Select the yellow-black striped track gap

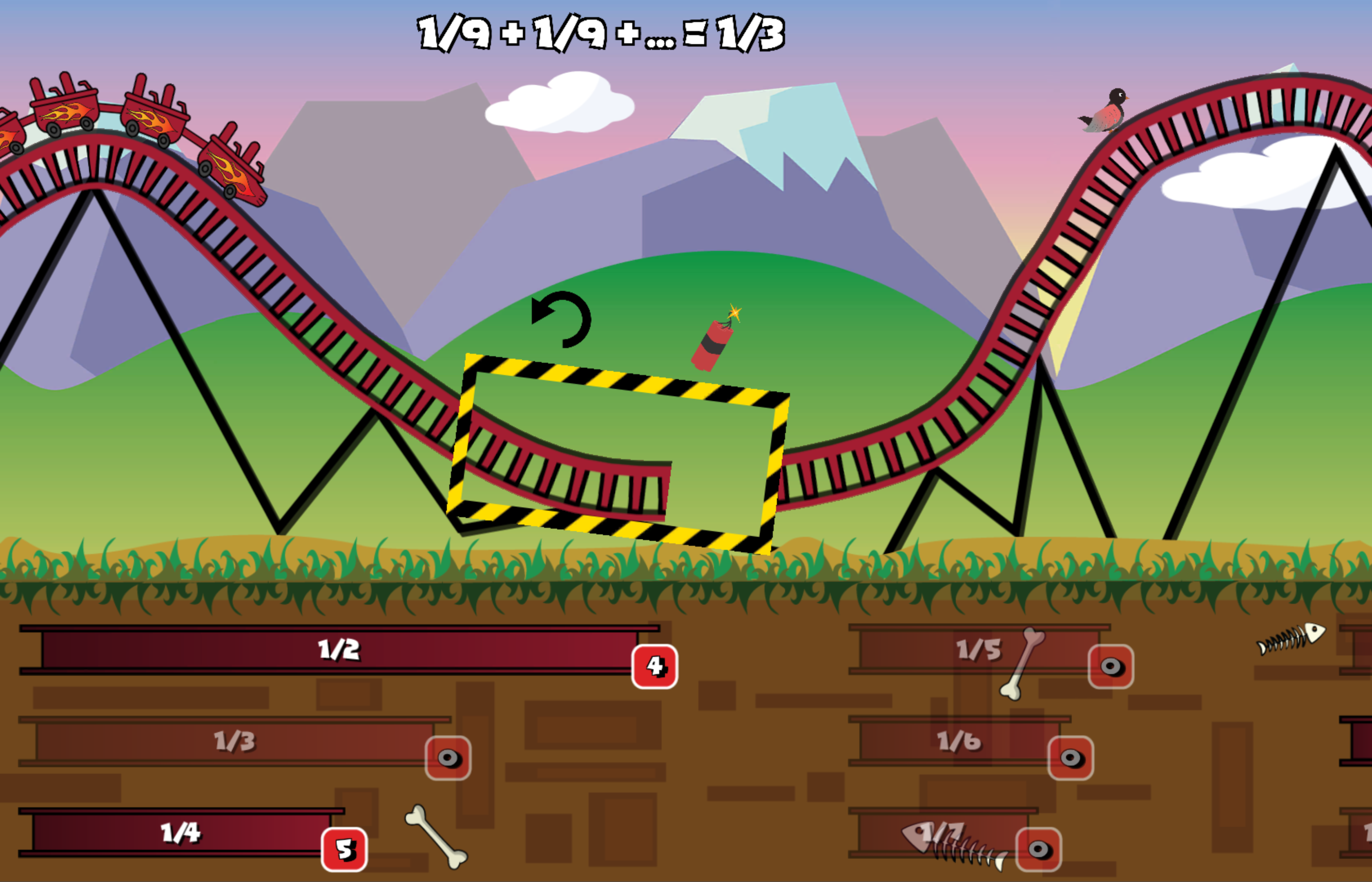pos(618,453)
